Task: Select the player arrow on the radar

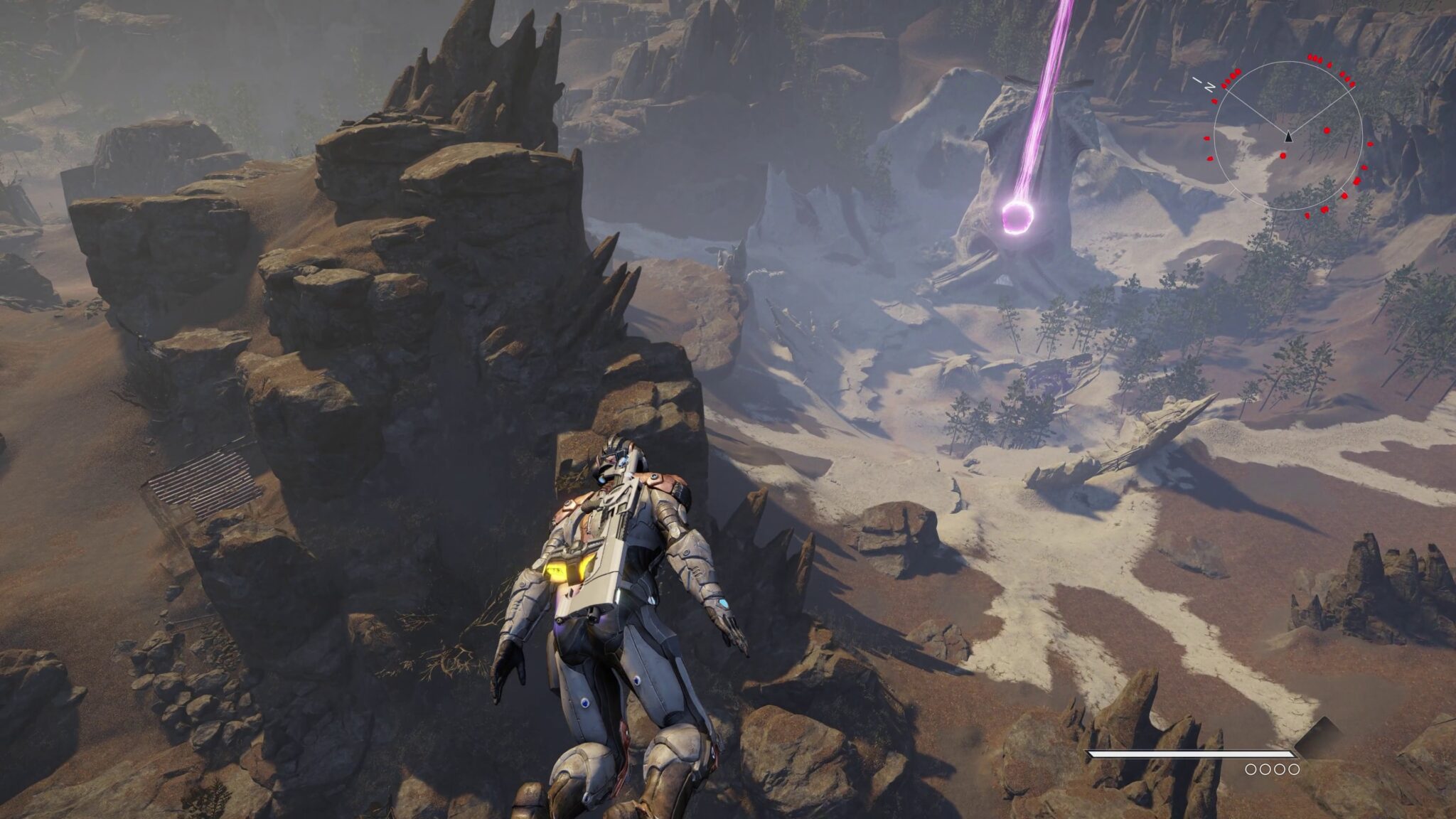Action: click(x=1288, y=136)
